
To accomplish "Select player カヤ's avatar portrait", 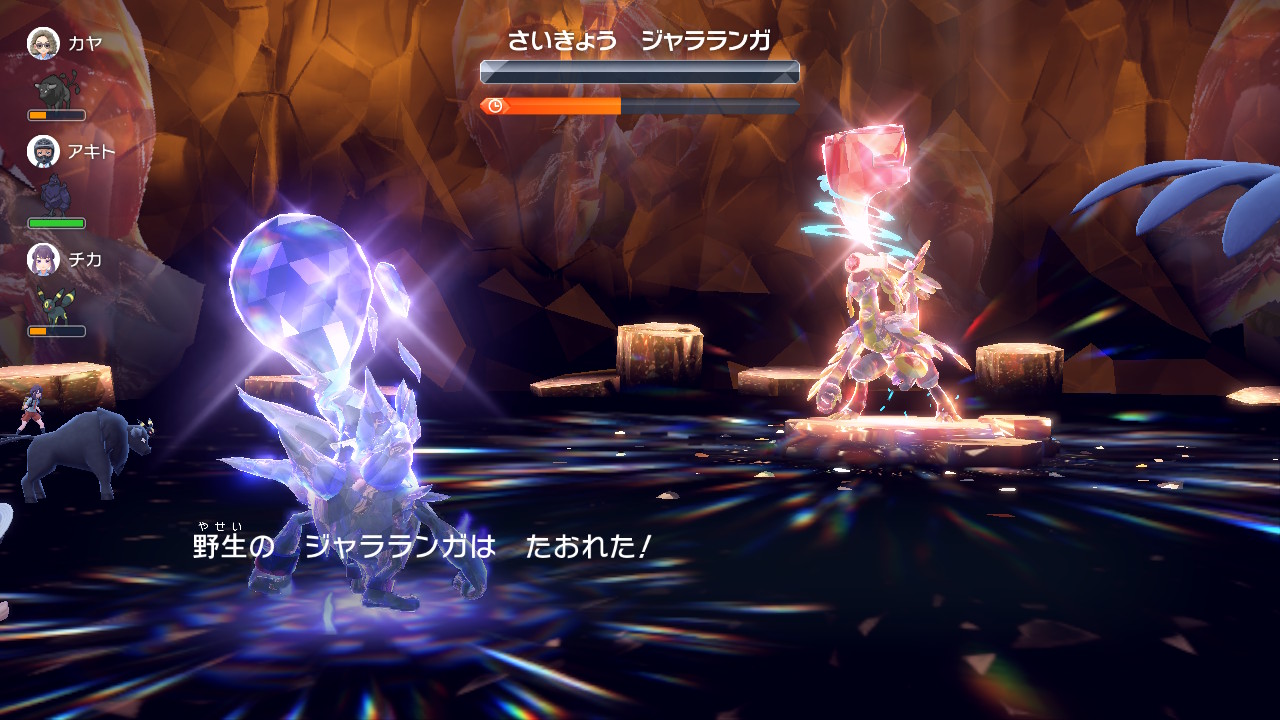I will point(43,43).
